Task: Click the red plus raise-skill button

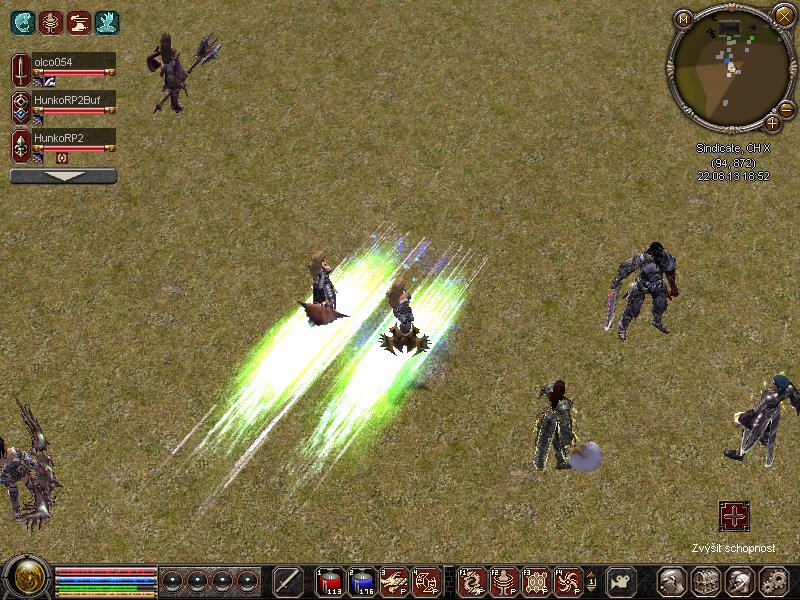Action: tap(734, 517)
